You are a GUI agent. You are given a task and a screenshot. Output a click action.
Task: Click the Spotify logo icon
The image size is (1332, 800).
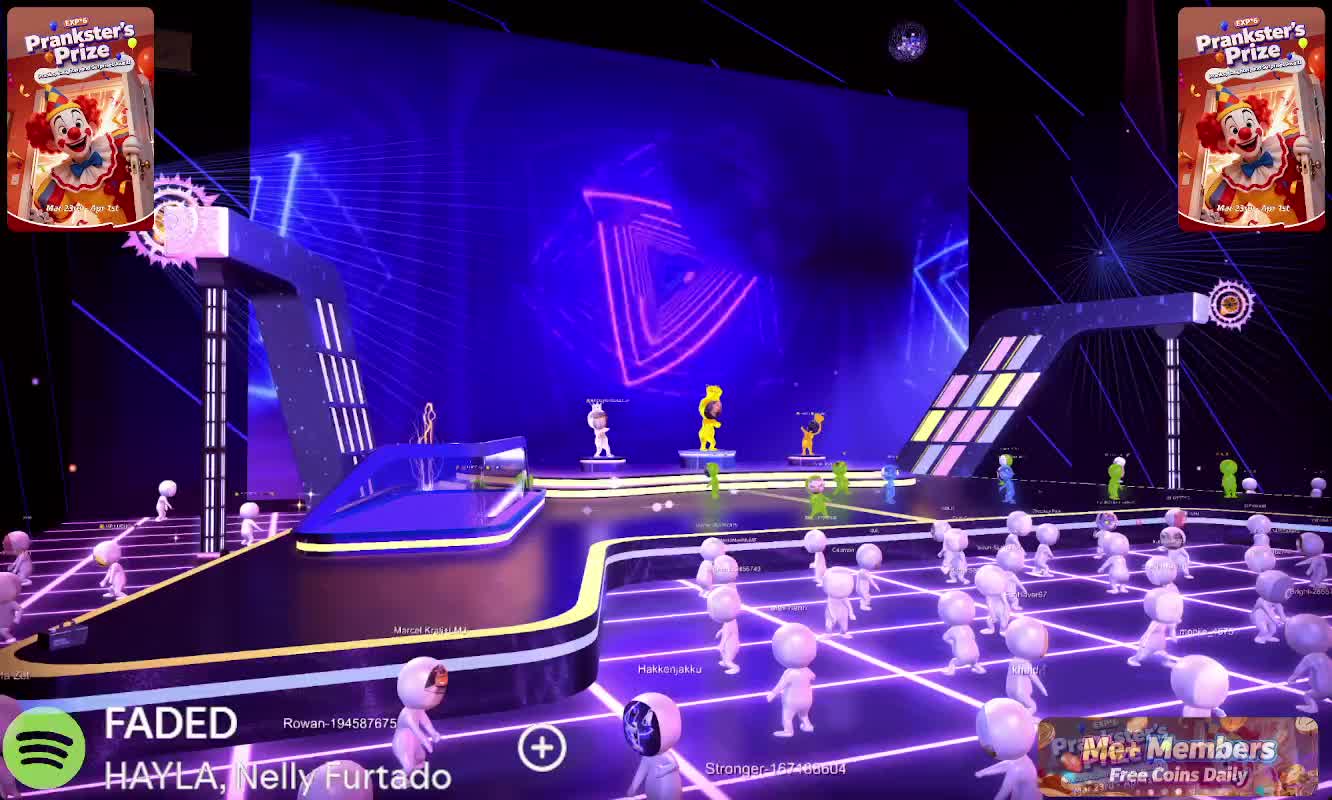pyautogui.click(x=43, y=750)
